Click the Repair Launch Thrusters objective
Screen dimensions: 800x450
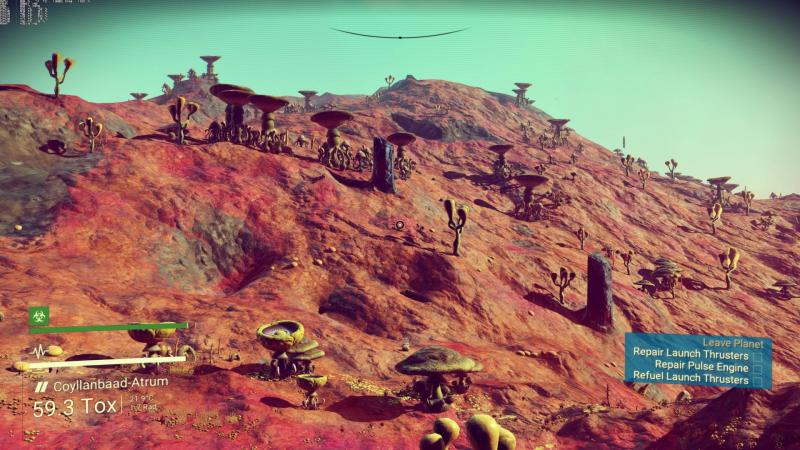691,354
